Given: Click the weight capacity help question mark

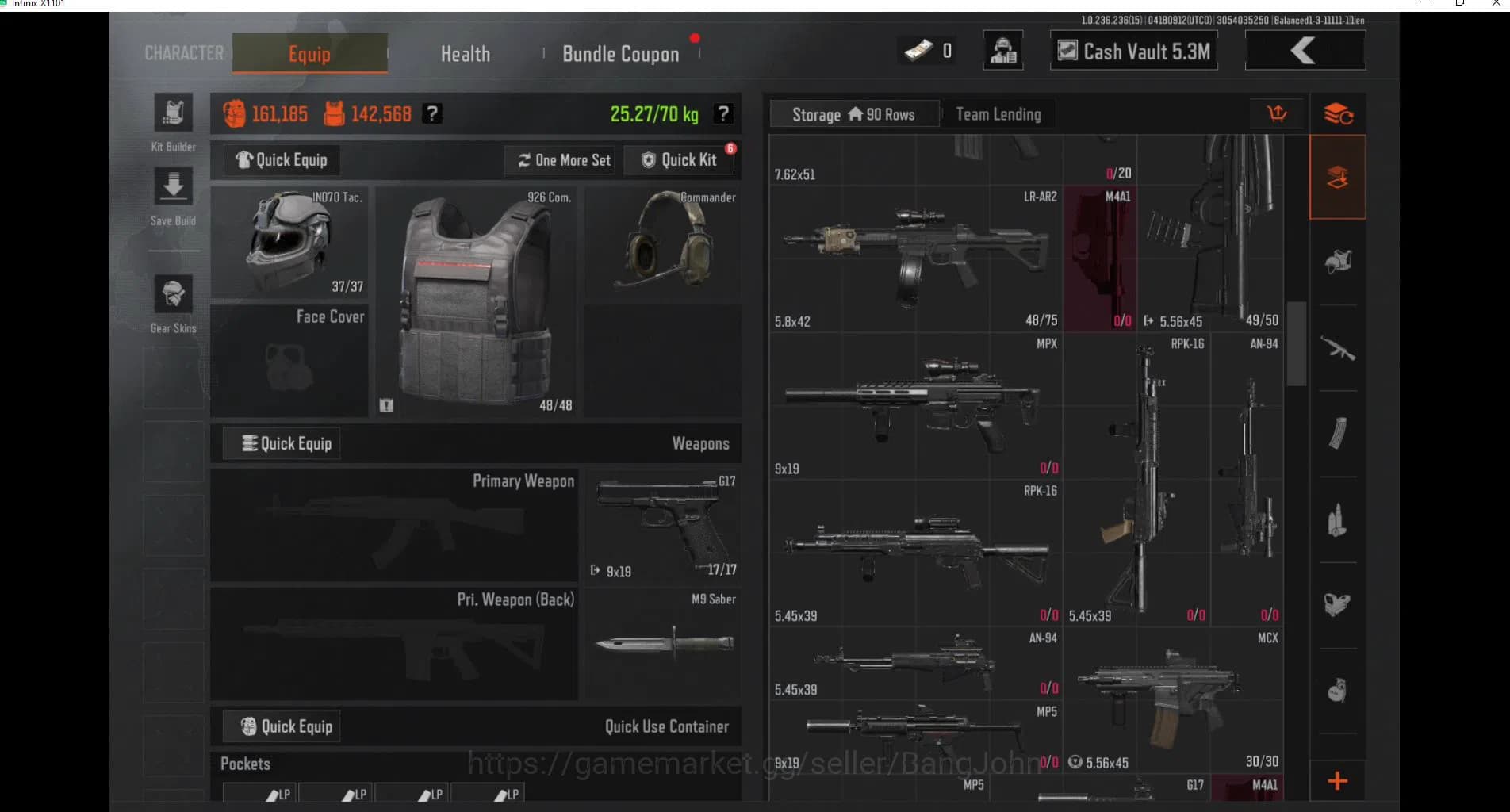Looking at the screenshot, I should tap(722, 114).
